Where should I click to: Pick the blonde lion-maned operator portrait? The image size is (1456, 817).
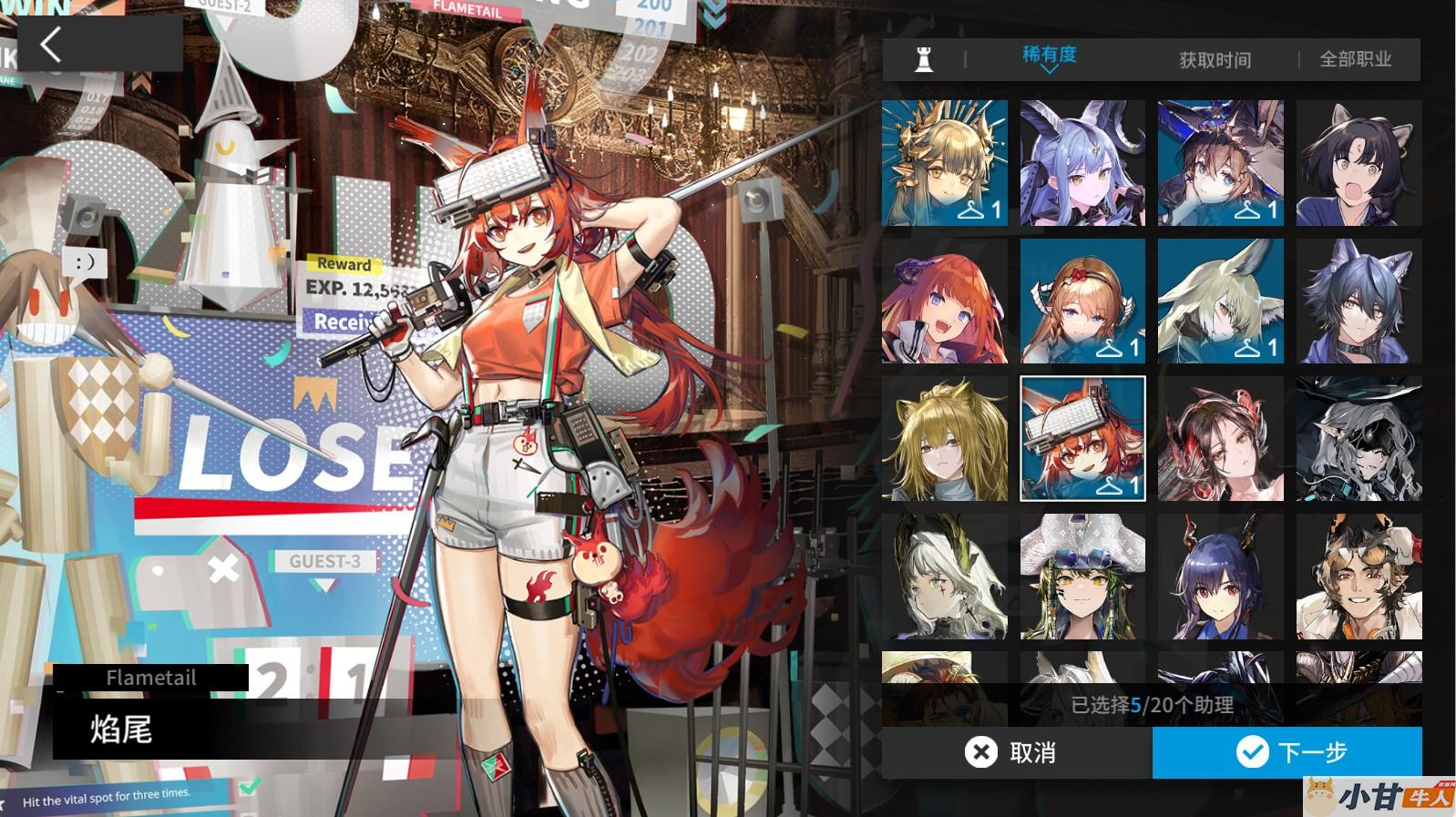tap(945, 438)
